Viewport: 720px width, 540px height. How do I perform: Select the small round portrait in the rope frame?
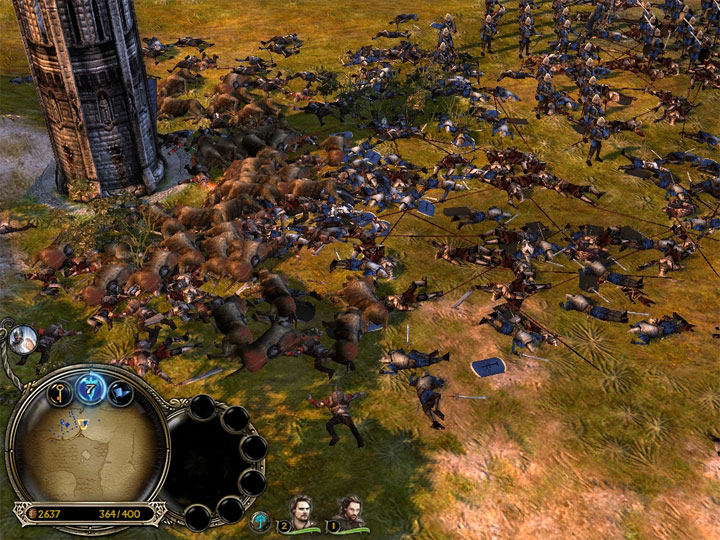(x=22, y=340)
